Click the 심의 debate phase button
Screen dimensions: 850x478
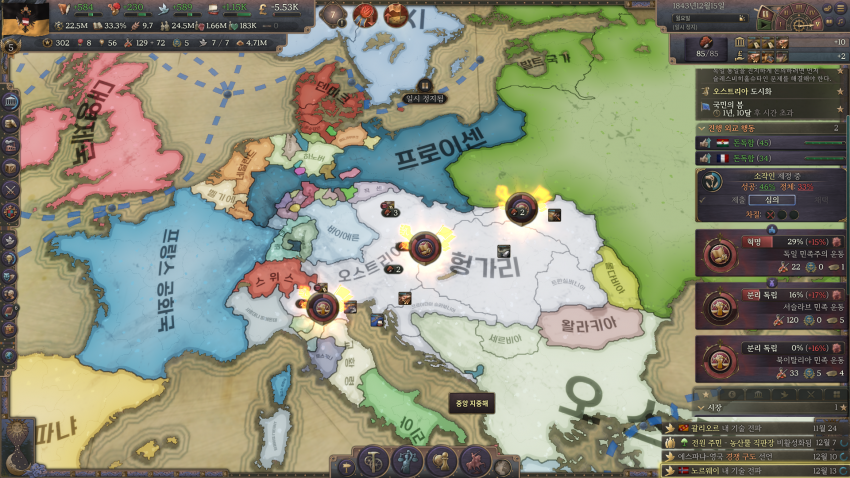772,200
